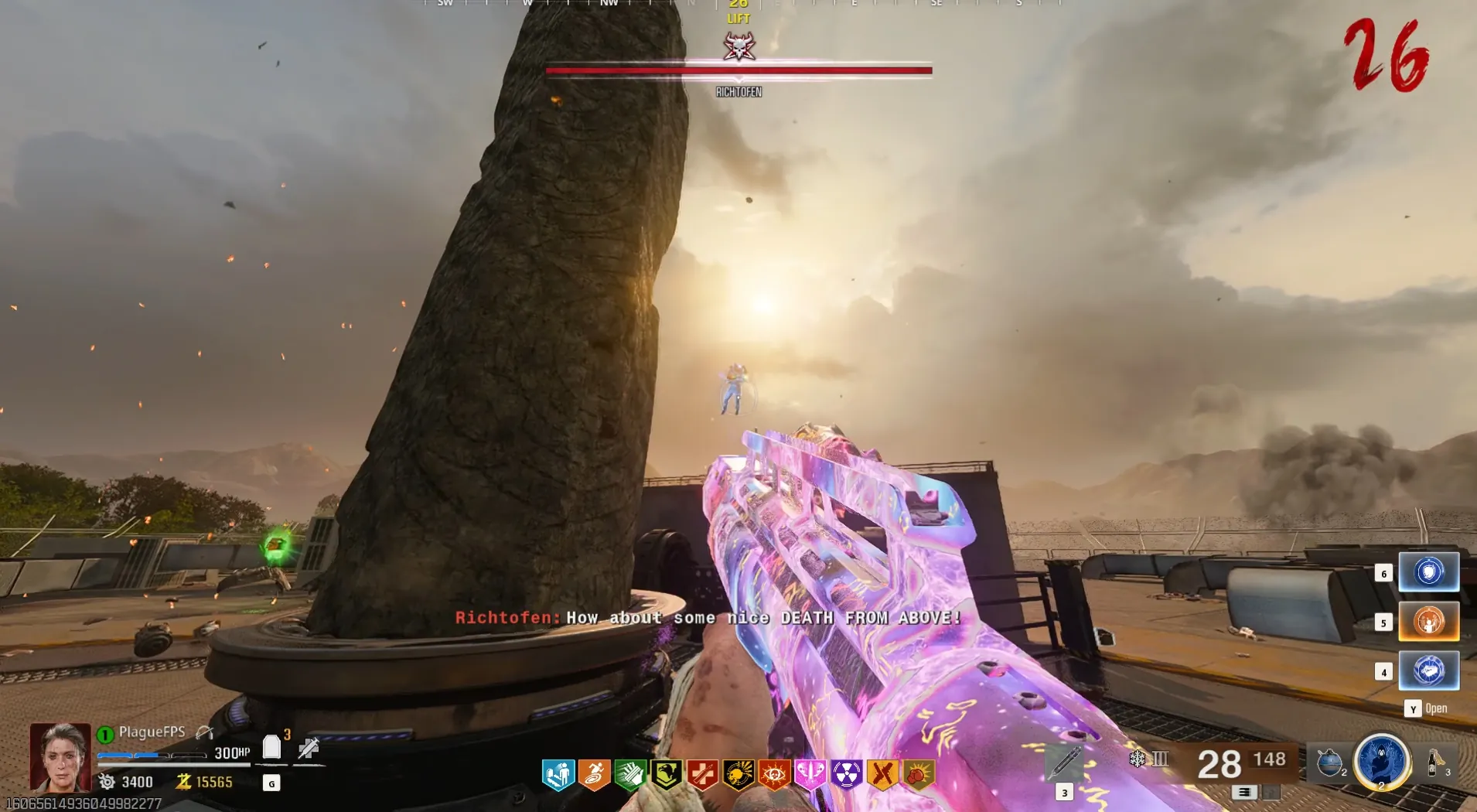
Task: Select the melee weapon slot icon
Action: click(x=1064, y=763)
